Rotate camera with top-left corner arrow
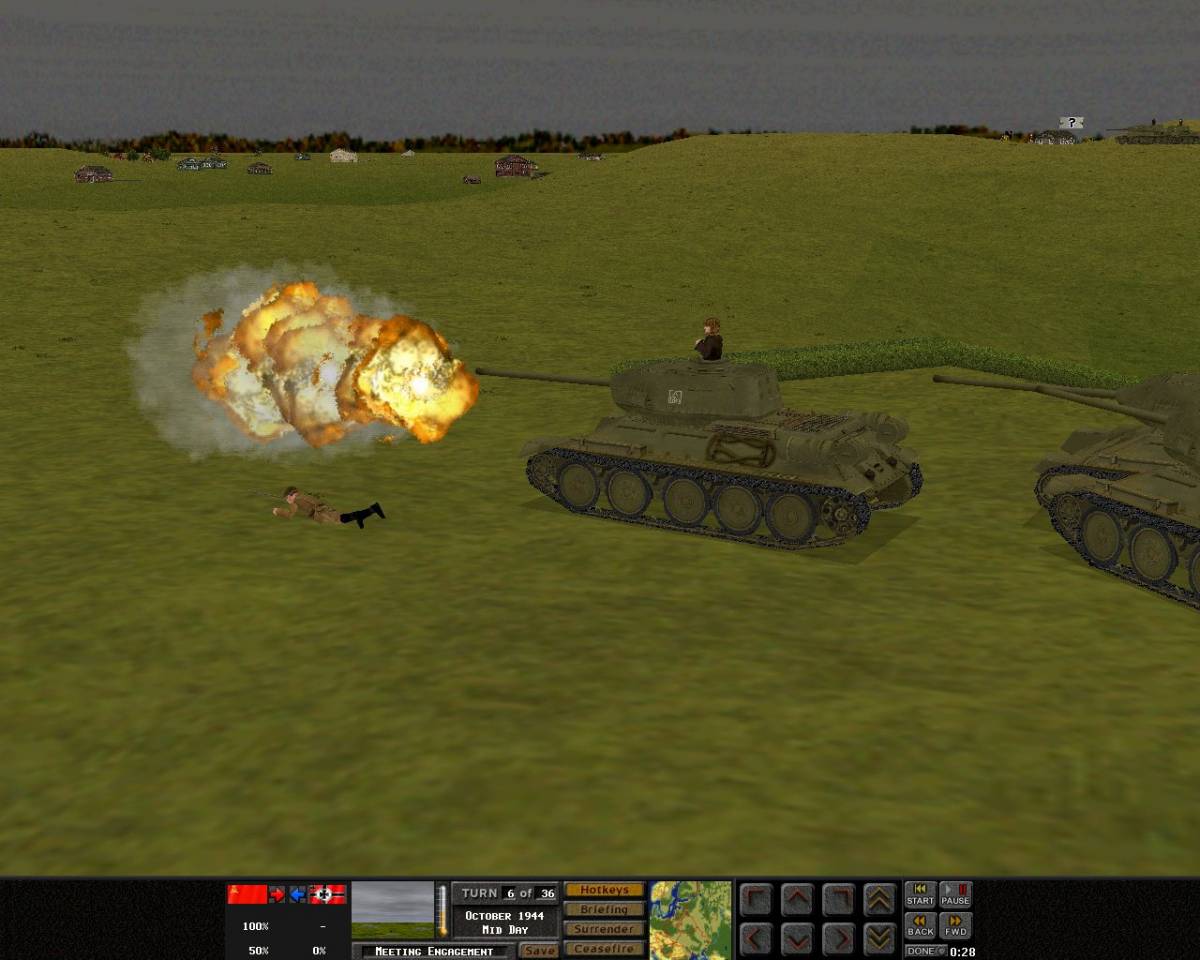This screenshot has height=960, width=1200. coord(756,899)
